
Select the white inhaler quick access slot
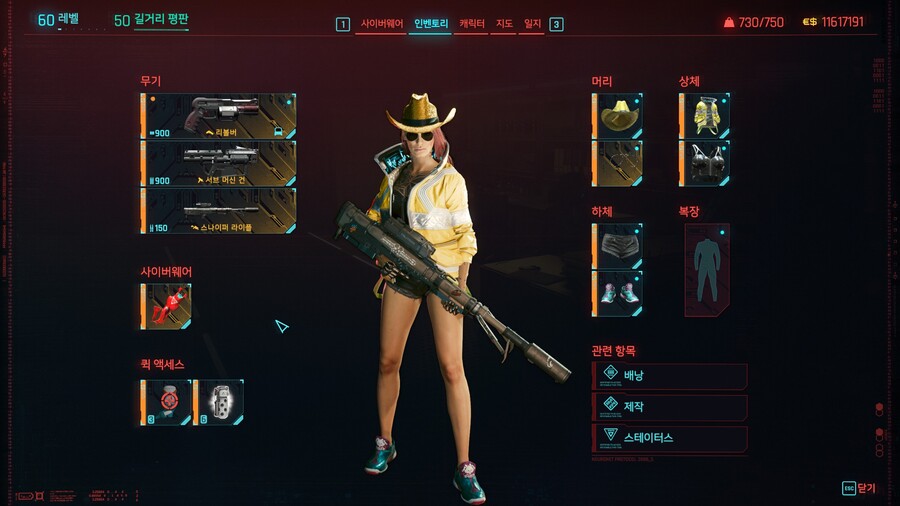(x=218, y=402)
